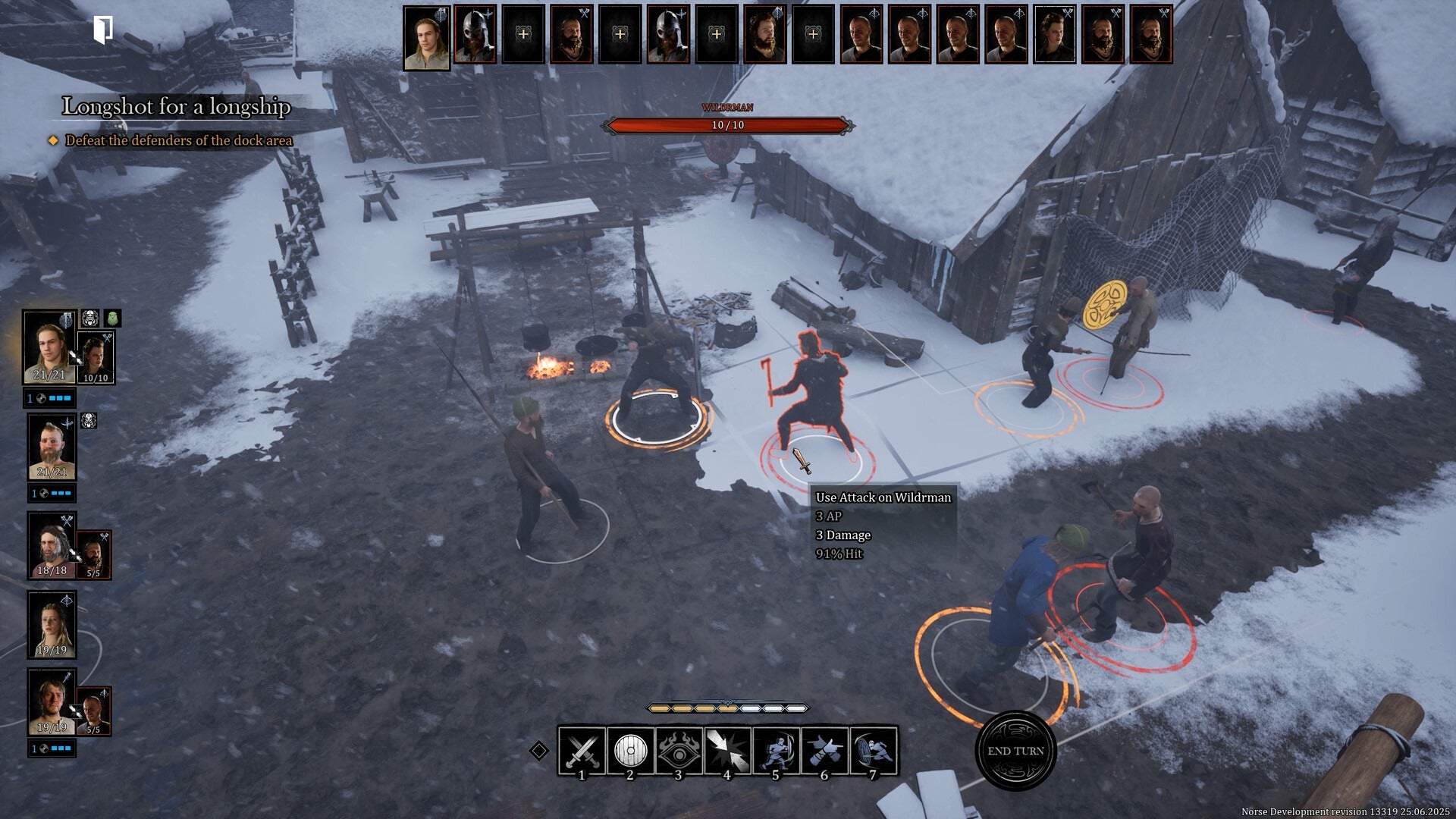Select the converging-strike ability in slot 4
Screen dimensions: 1456x819
(x=727, y=751)
